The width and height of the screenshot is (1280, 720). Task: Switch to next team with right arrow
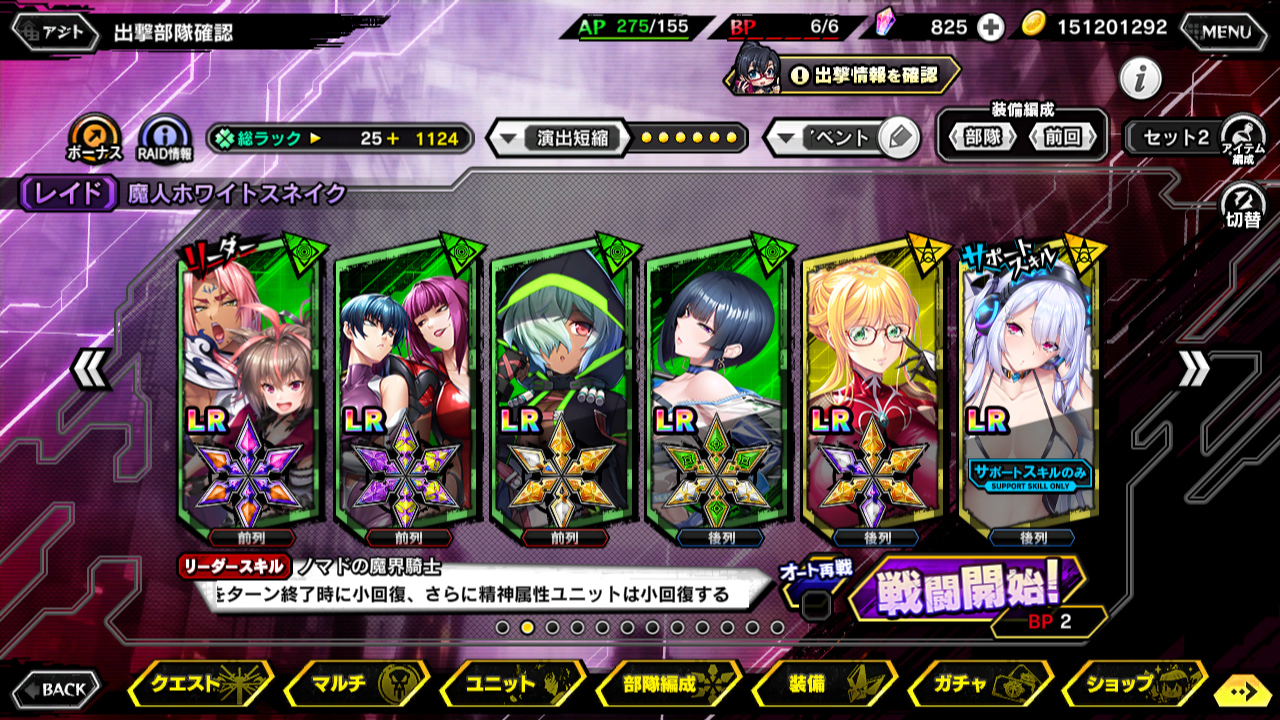(1193, 370)
